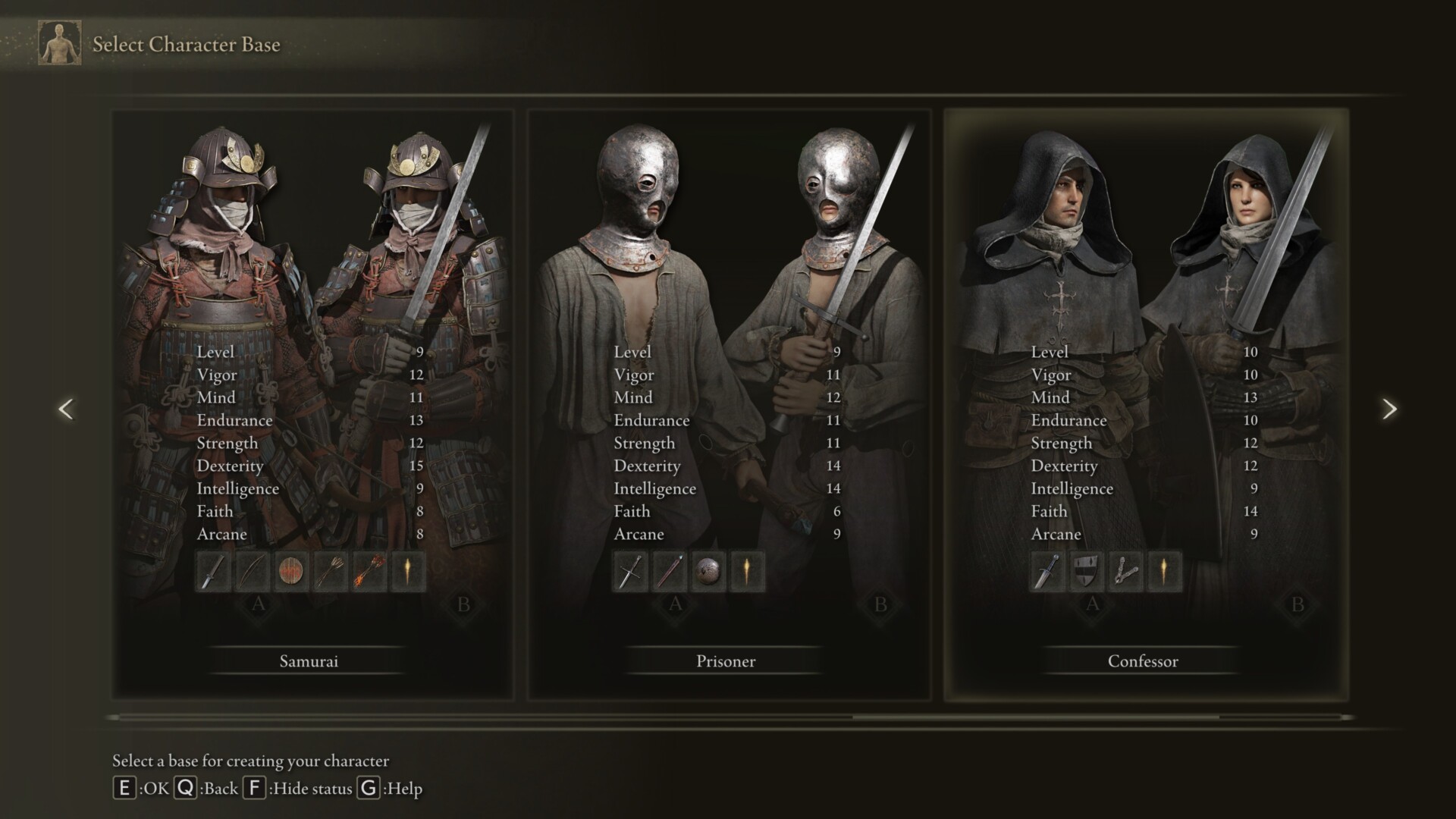Click the Confessor's heater shield icon
The image size is (1456, 819).
coord(1086,572)
